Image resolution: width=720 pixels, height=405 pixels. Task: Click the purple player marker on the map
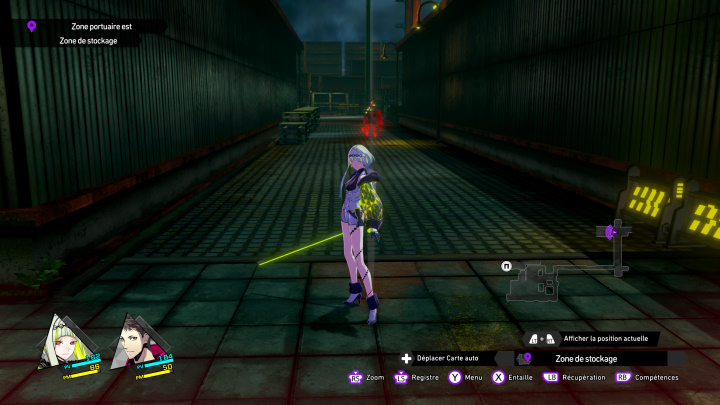(608, 232)
